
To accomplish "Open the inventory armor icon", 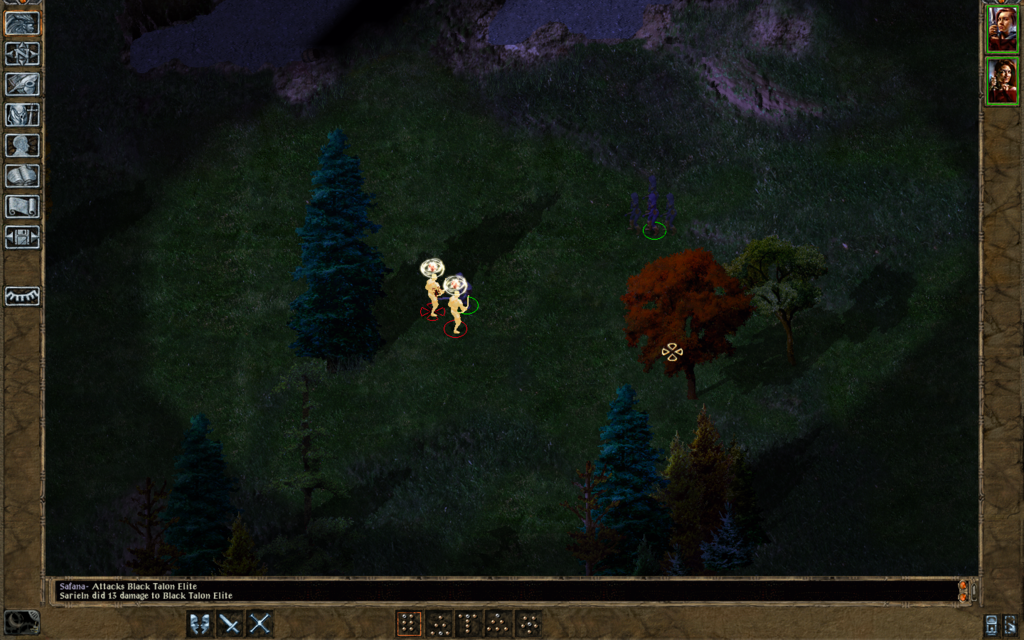I will point(22,115).
